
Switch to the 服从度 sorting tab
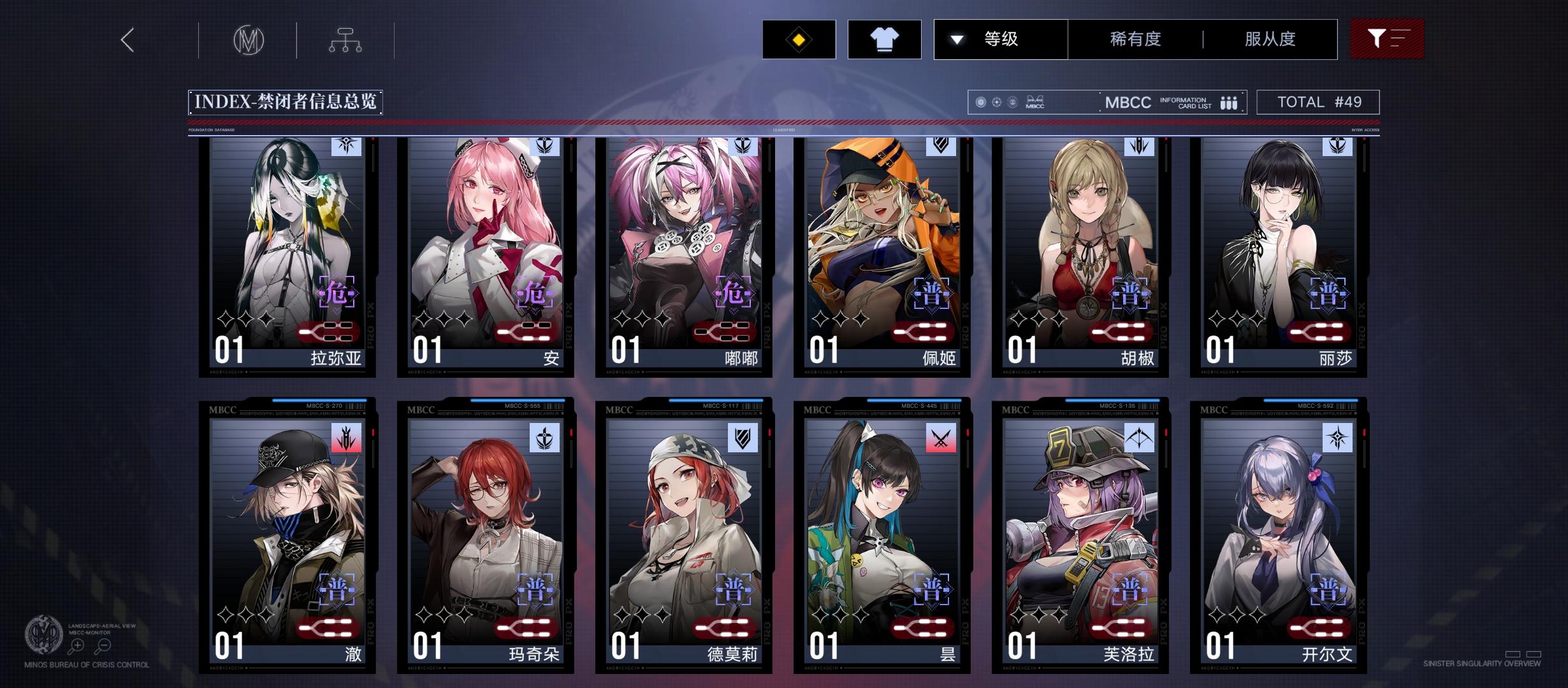coord(1268,39)
